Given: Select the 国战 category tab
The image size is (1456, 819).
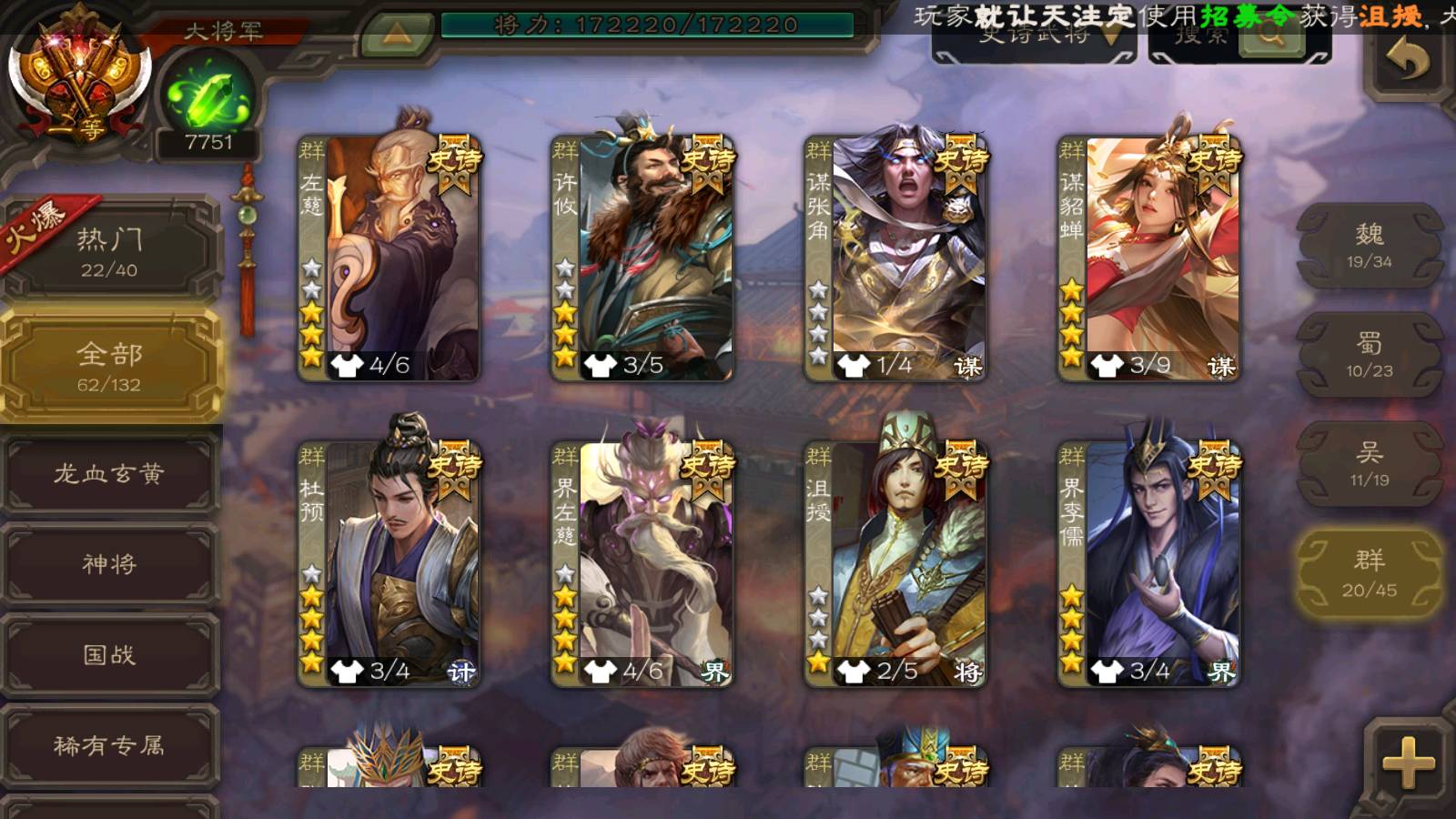Looking at the screenshot, I should 109,655.
